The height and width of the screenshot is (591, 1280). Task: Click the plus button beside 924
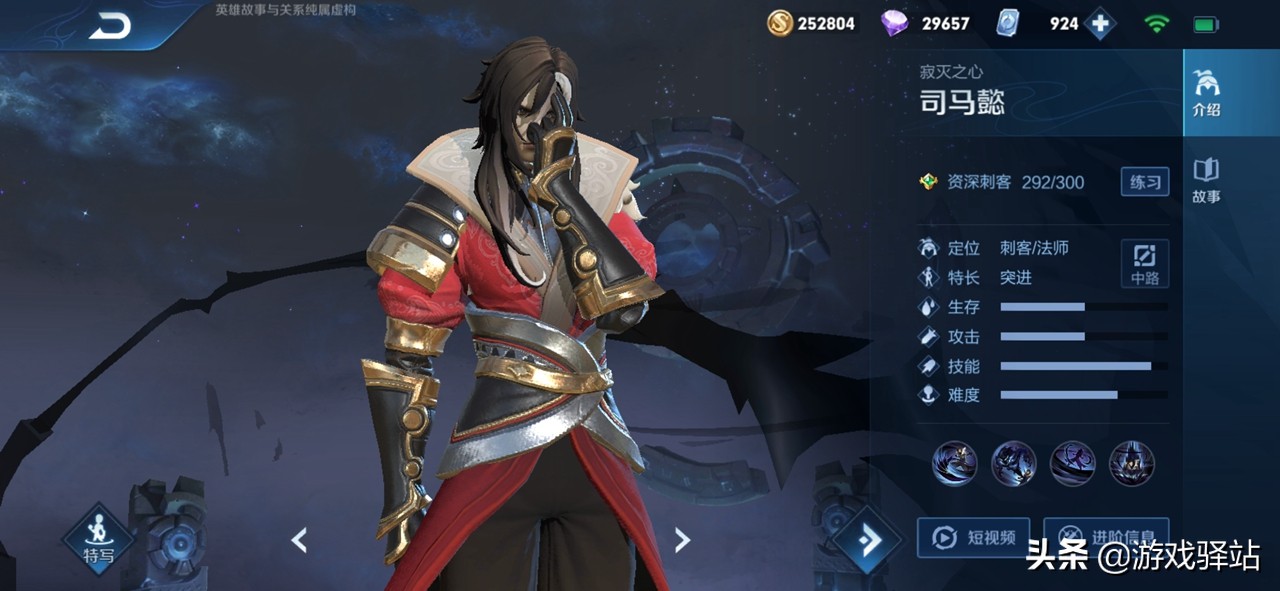point(1100,23)
